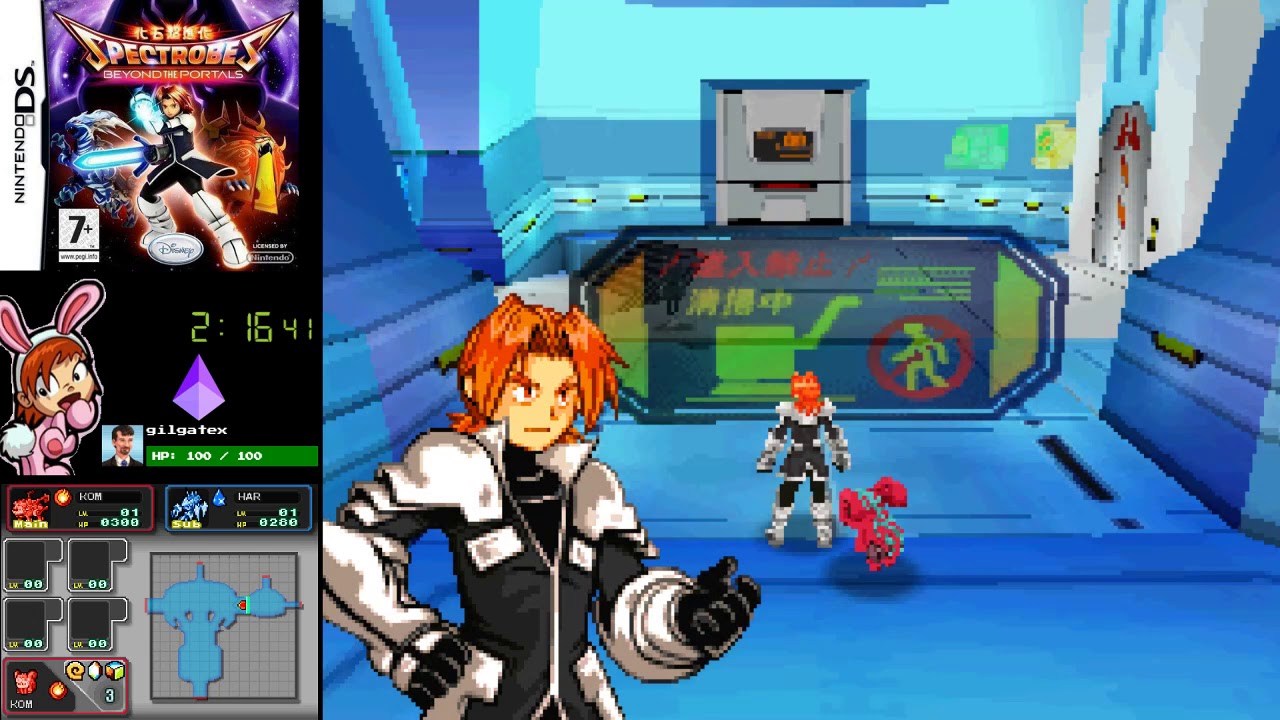Click the water droplet icon beside HAR
The width and height of the screenshot is (1280, 720).
(x=219, y=496)
